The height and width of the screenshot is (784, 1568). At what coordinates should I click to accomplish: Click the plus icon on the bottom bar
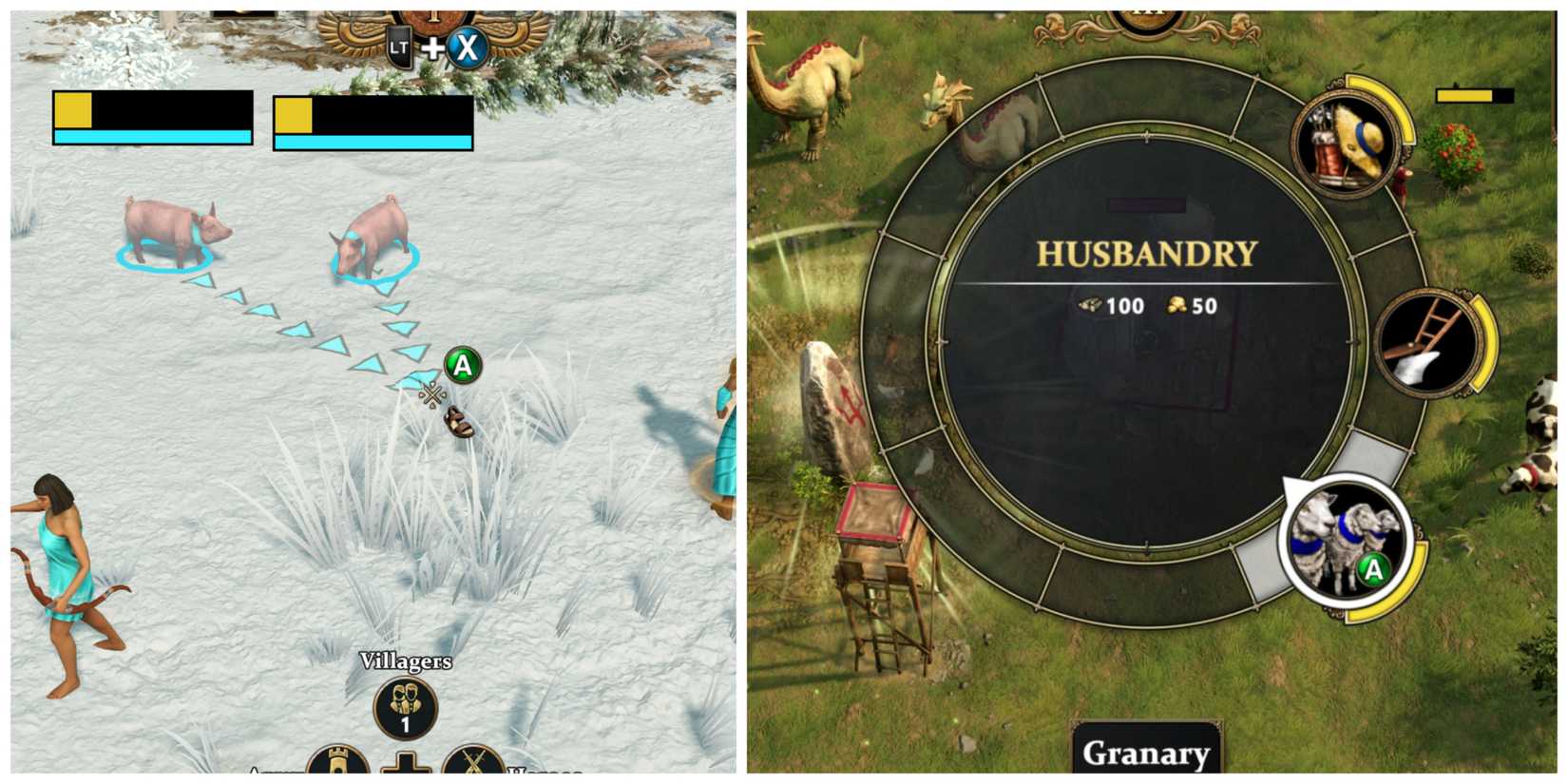click(x=405, y=765)
